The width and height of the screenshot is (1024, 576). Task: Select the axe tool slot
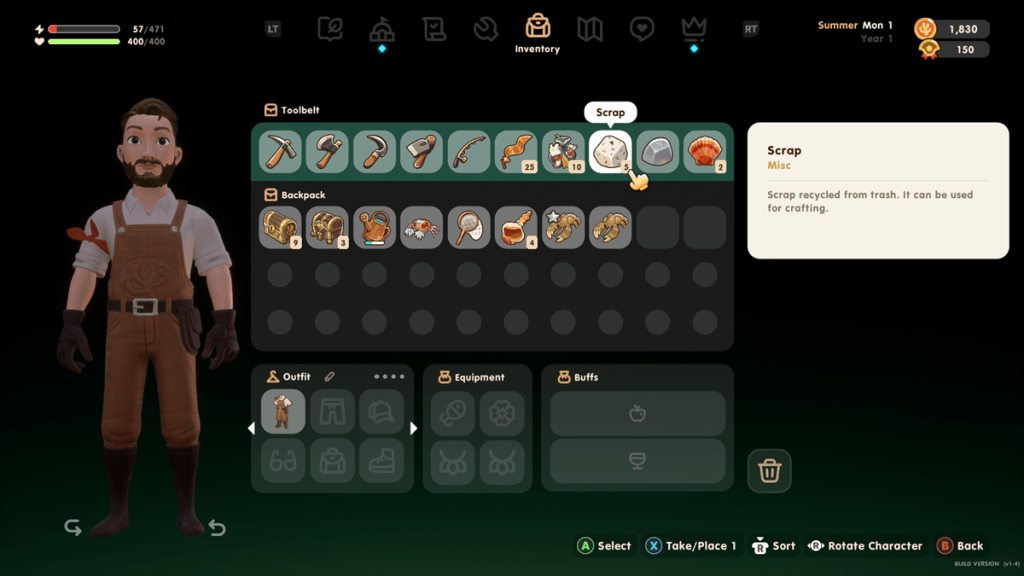click(327, 152)
